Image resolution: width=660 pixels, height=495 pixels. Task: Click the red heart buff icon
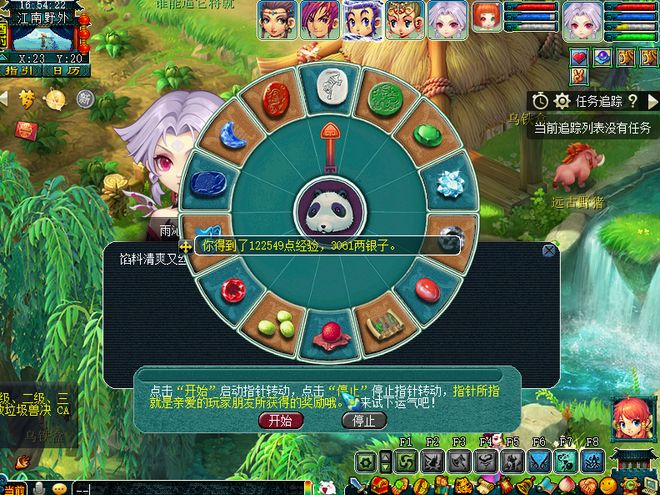click(x=579, y=58)
